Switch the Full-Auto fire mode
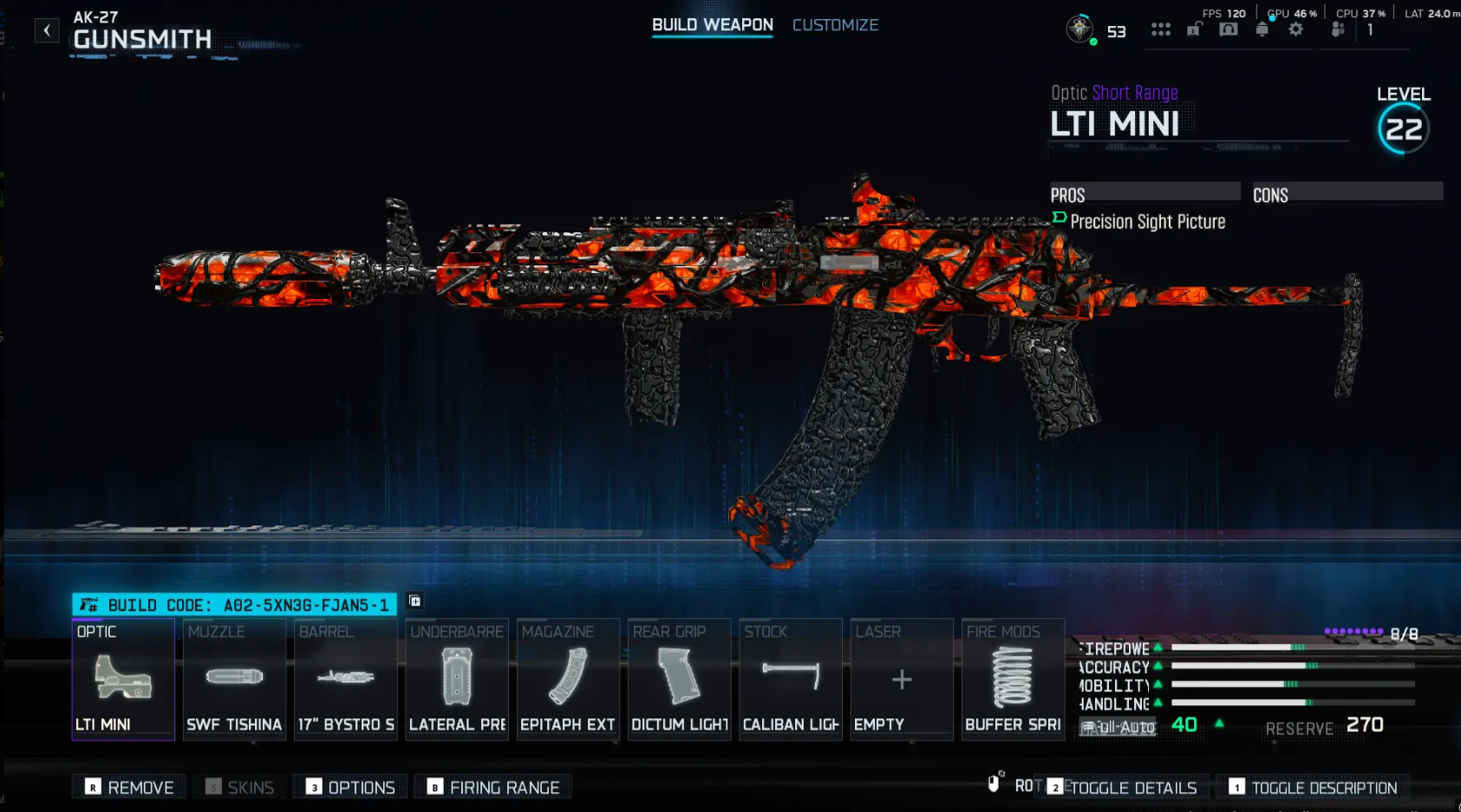The height and width of the screenshot is (812, 1461). (x=1118, y=728)
